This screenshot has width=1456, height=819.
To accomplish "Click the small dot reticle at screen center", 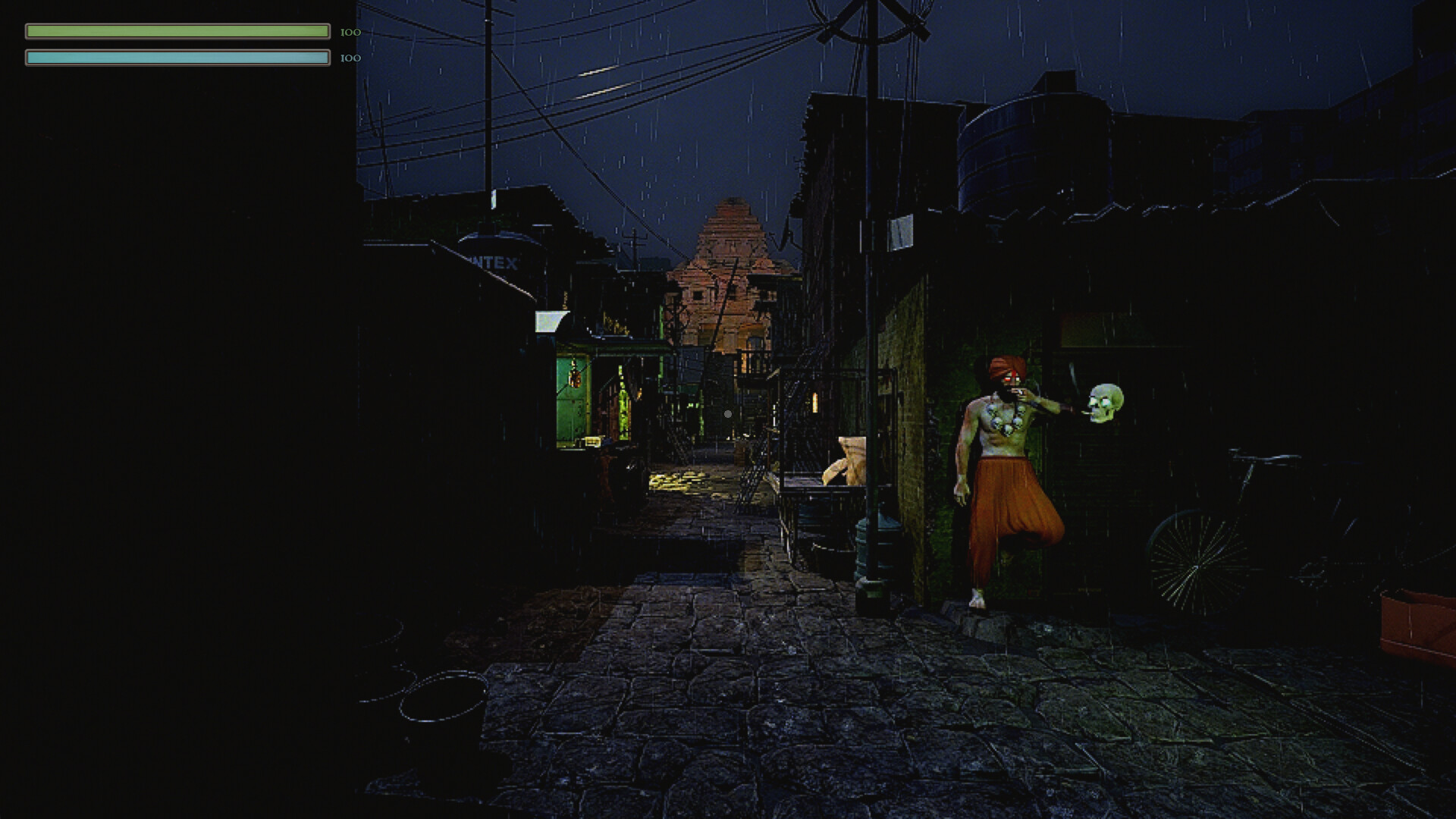I will [726, 413].
